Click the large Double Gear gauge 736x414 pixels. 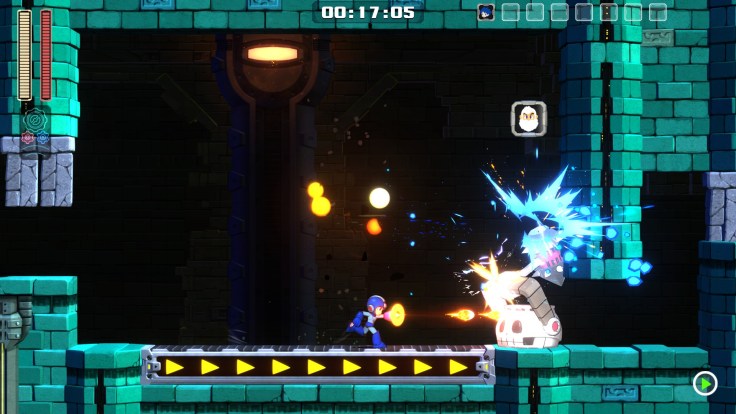point(34,120)
